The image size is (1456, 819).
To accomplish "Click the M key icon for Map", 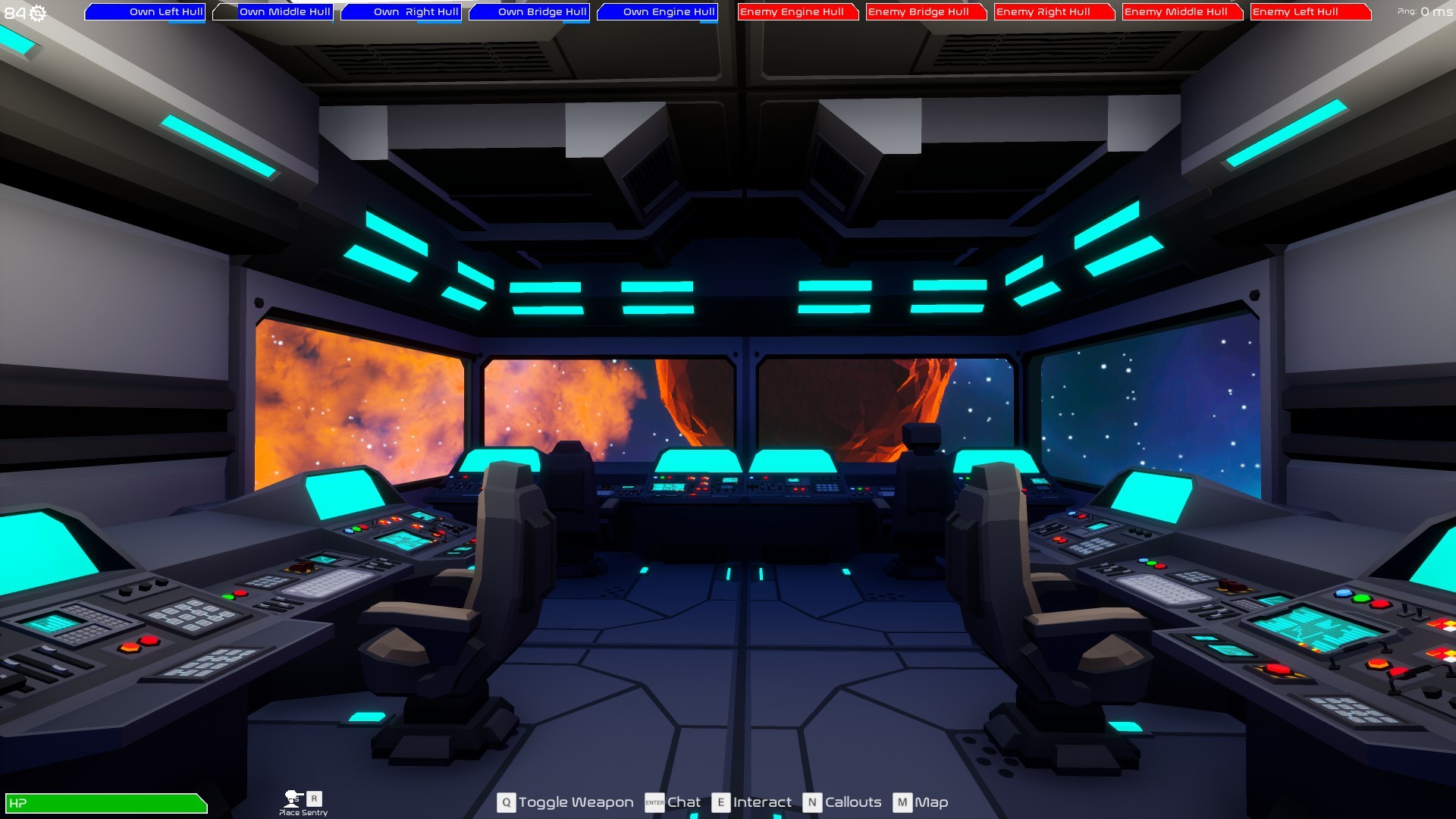I will (x=902, y=802).
